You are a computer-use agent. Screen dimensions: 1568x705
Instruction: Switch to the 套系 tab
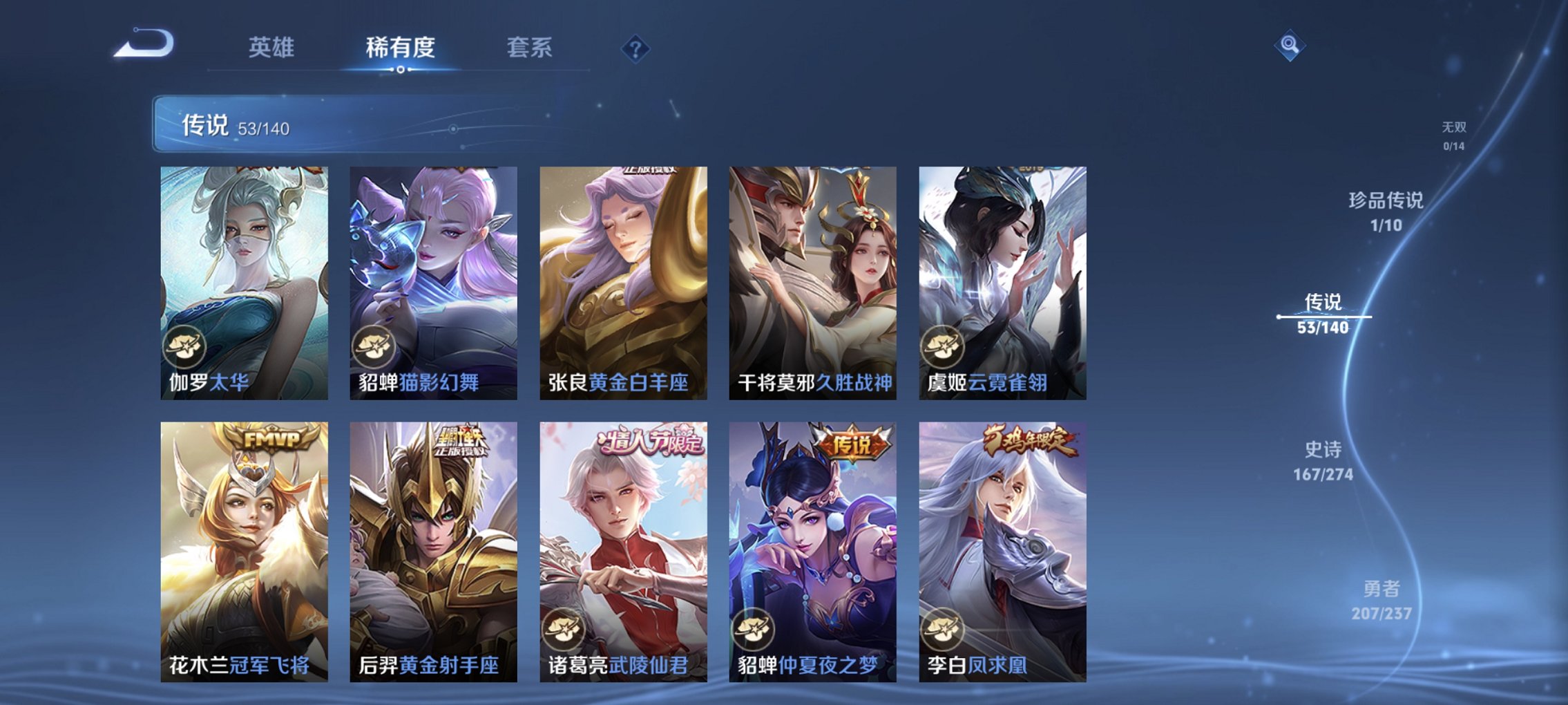(528, 48)
